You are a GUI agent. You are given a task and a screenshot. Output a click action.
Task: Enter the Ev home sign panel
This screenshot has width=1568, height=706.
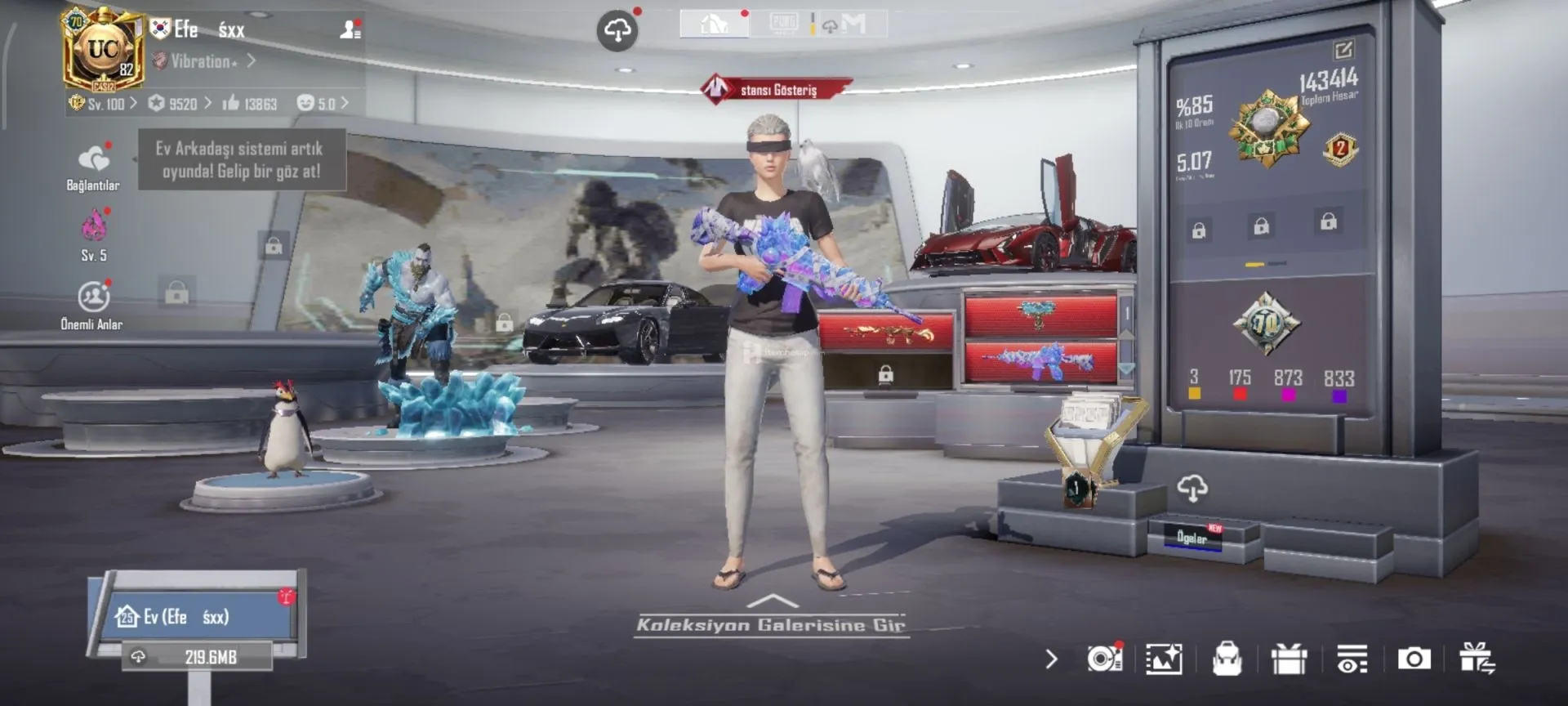196,616
